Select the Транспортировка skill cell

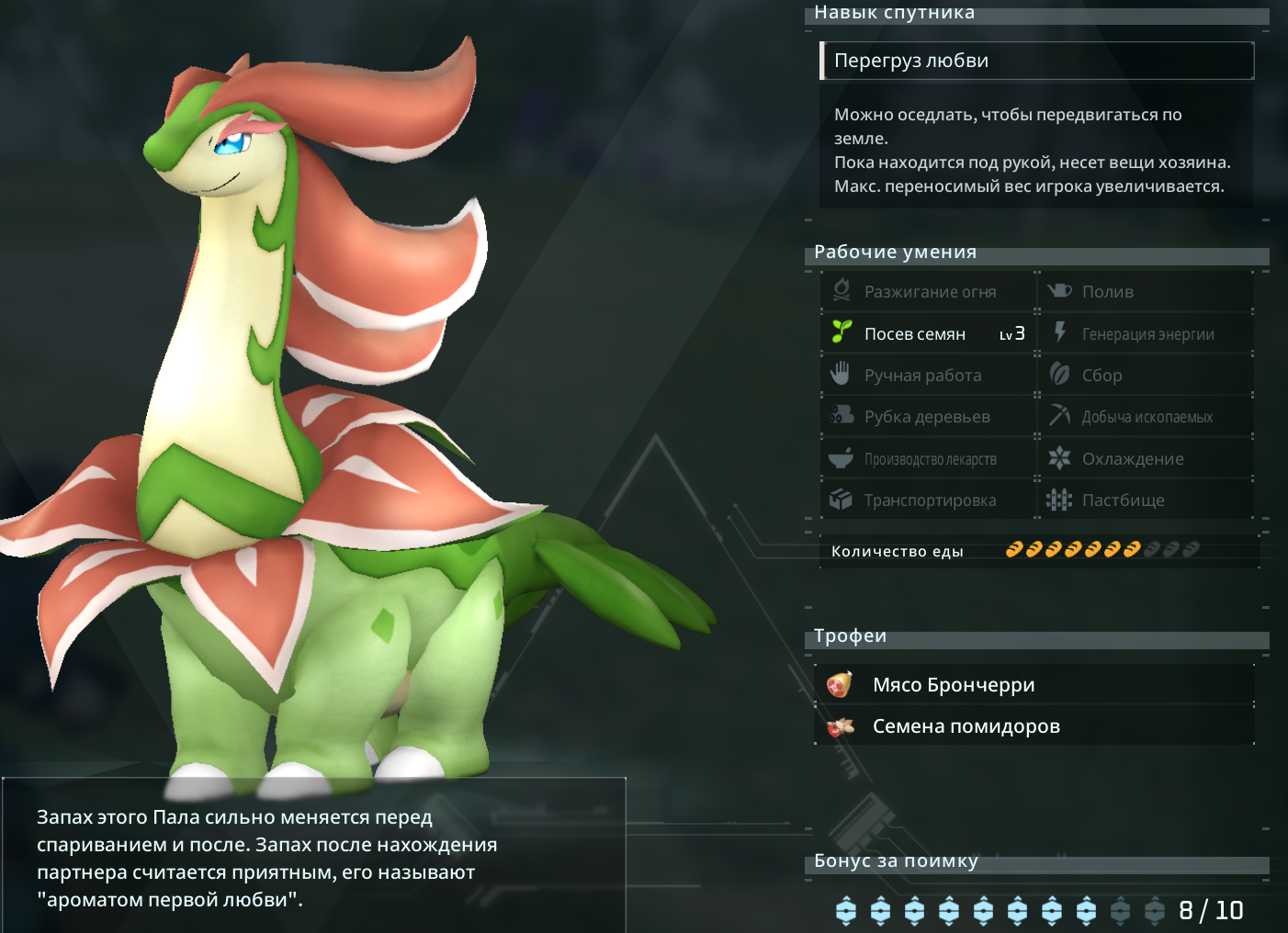click(928, 500)
